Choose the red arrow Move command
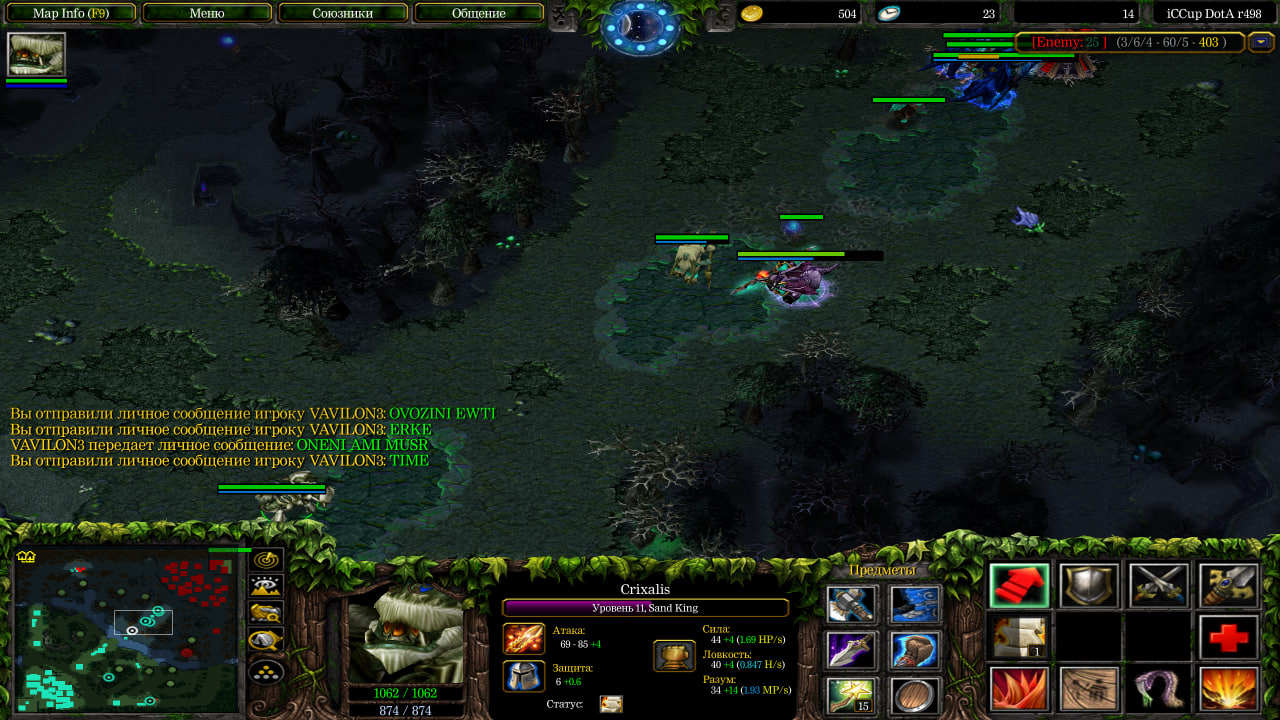Viewport: 1280px width, 720px height. click(x=1019, y=586)
